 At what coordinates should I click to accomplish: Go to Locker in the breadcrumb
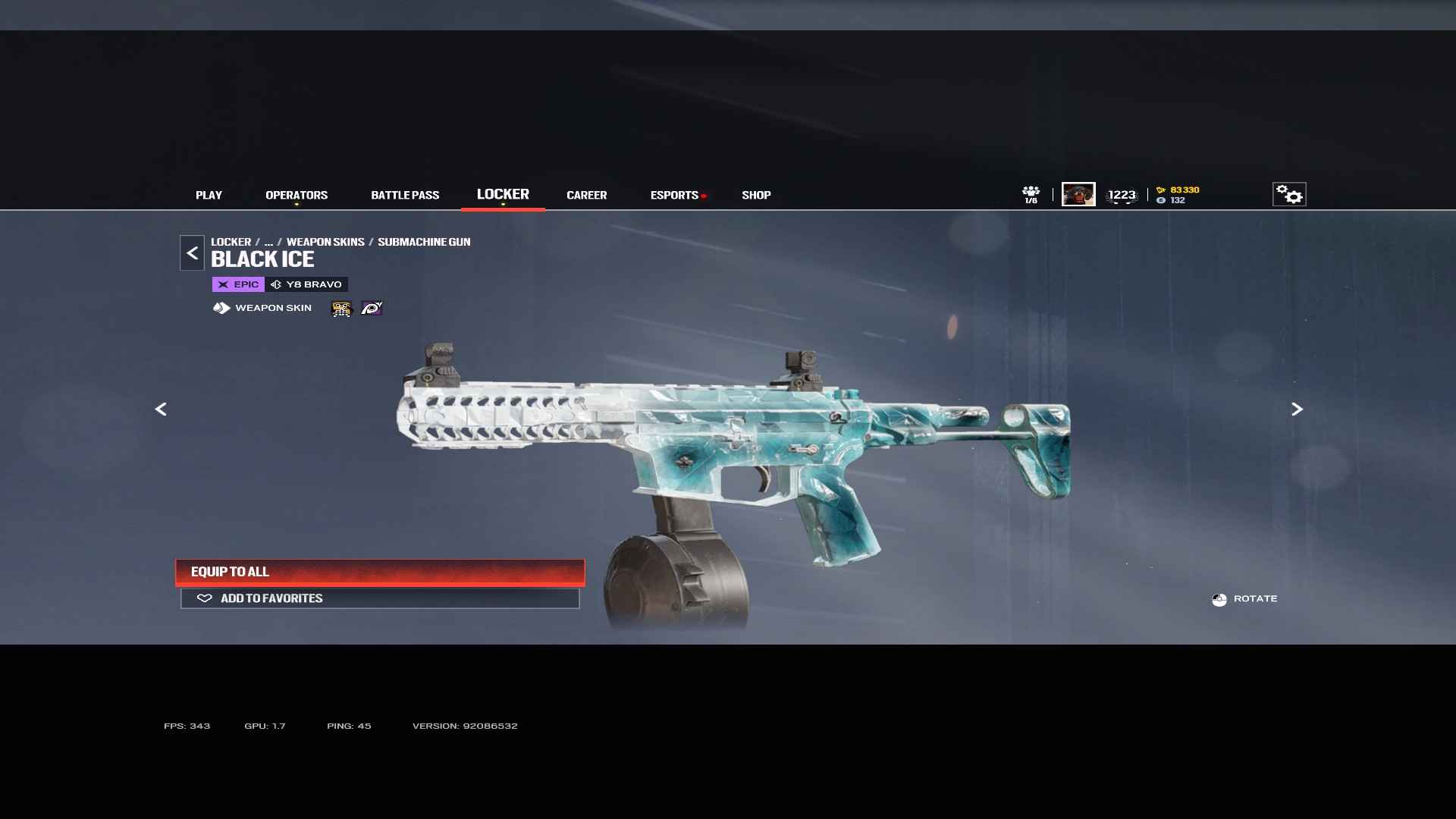pyautogui.click(x=231, y=242)
